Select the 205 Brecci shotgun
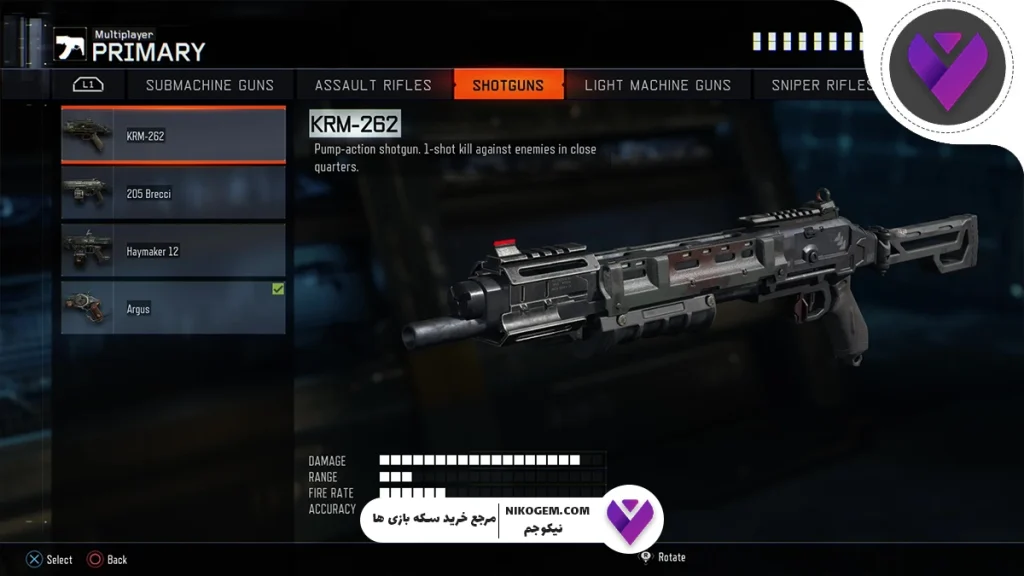The image size is (1024, 576). pos(173,193)
